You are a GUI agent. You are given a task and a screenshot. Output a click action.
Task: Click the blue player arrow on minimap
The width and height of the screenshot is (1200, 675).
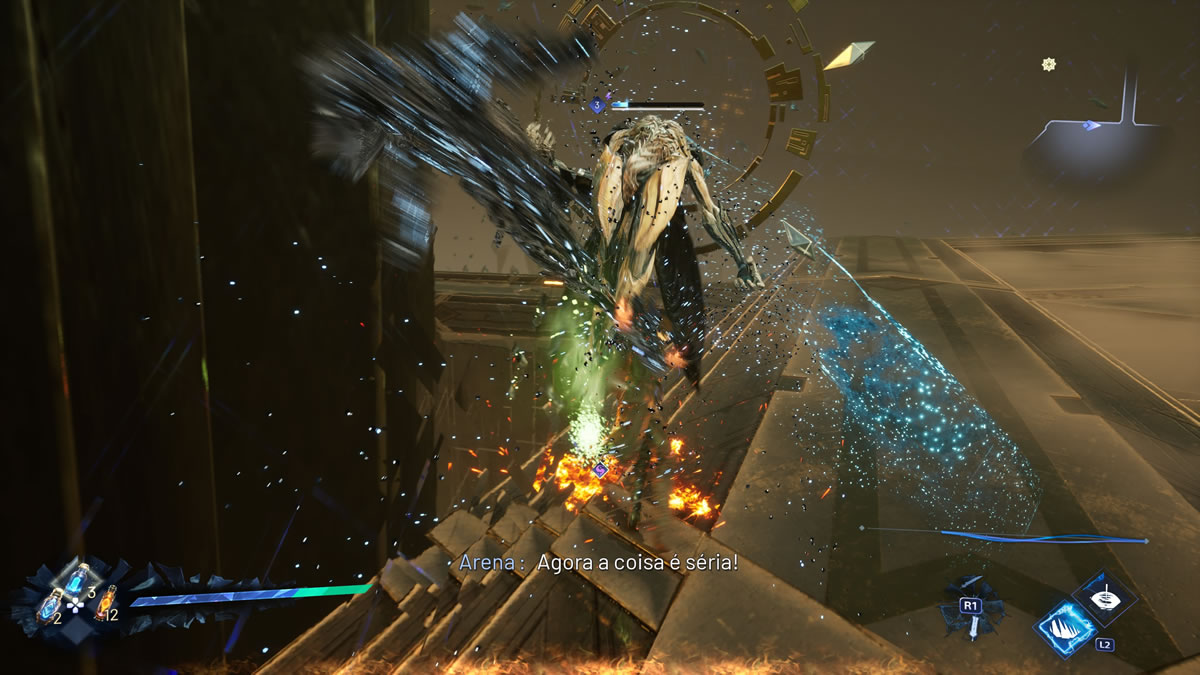coord(1092,125)
